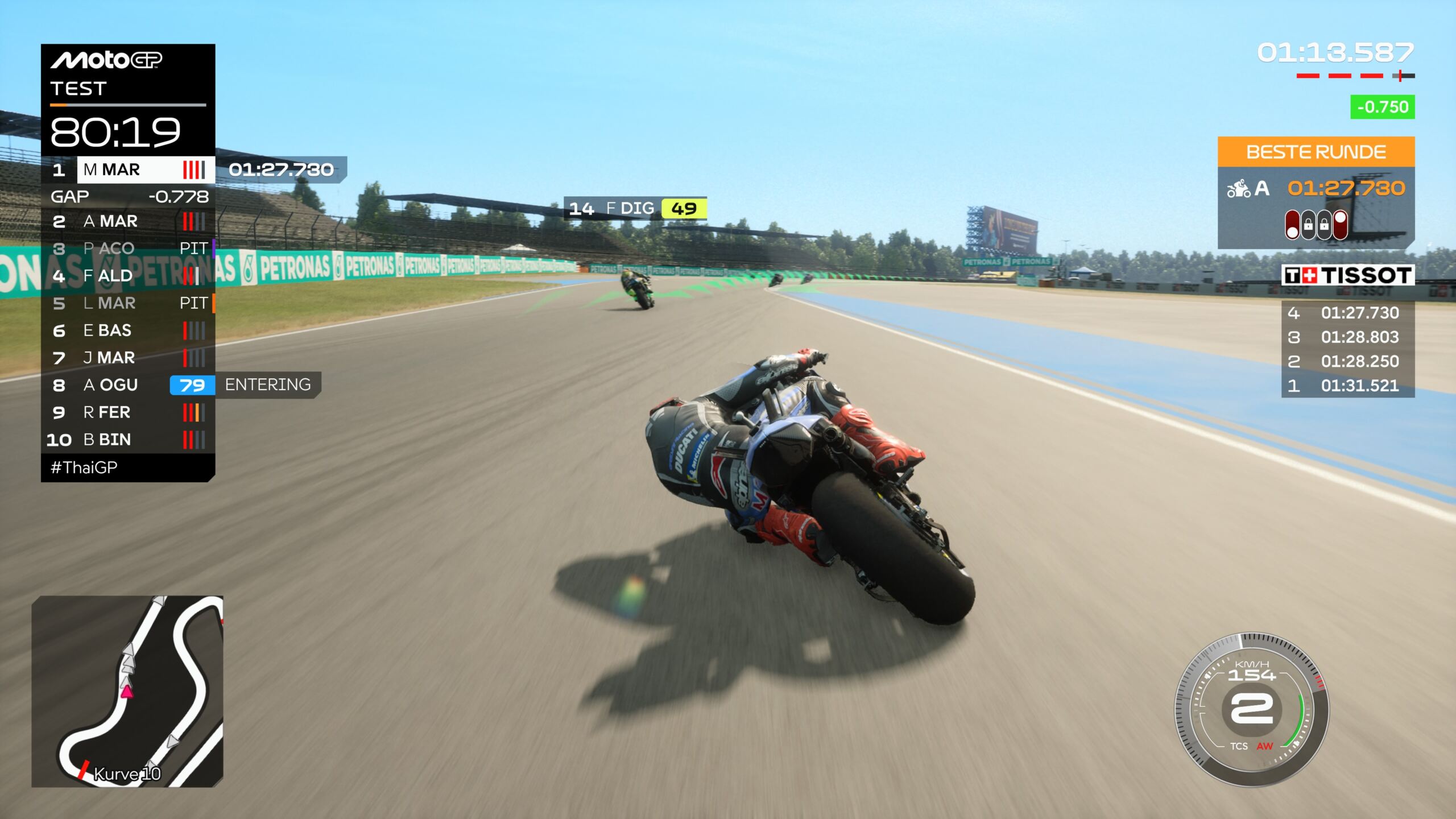
Task: Click E BAS in the leaderboard
Action: tap(128, 330)
